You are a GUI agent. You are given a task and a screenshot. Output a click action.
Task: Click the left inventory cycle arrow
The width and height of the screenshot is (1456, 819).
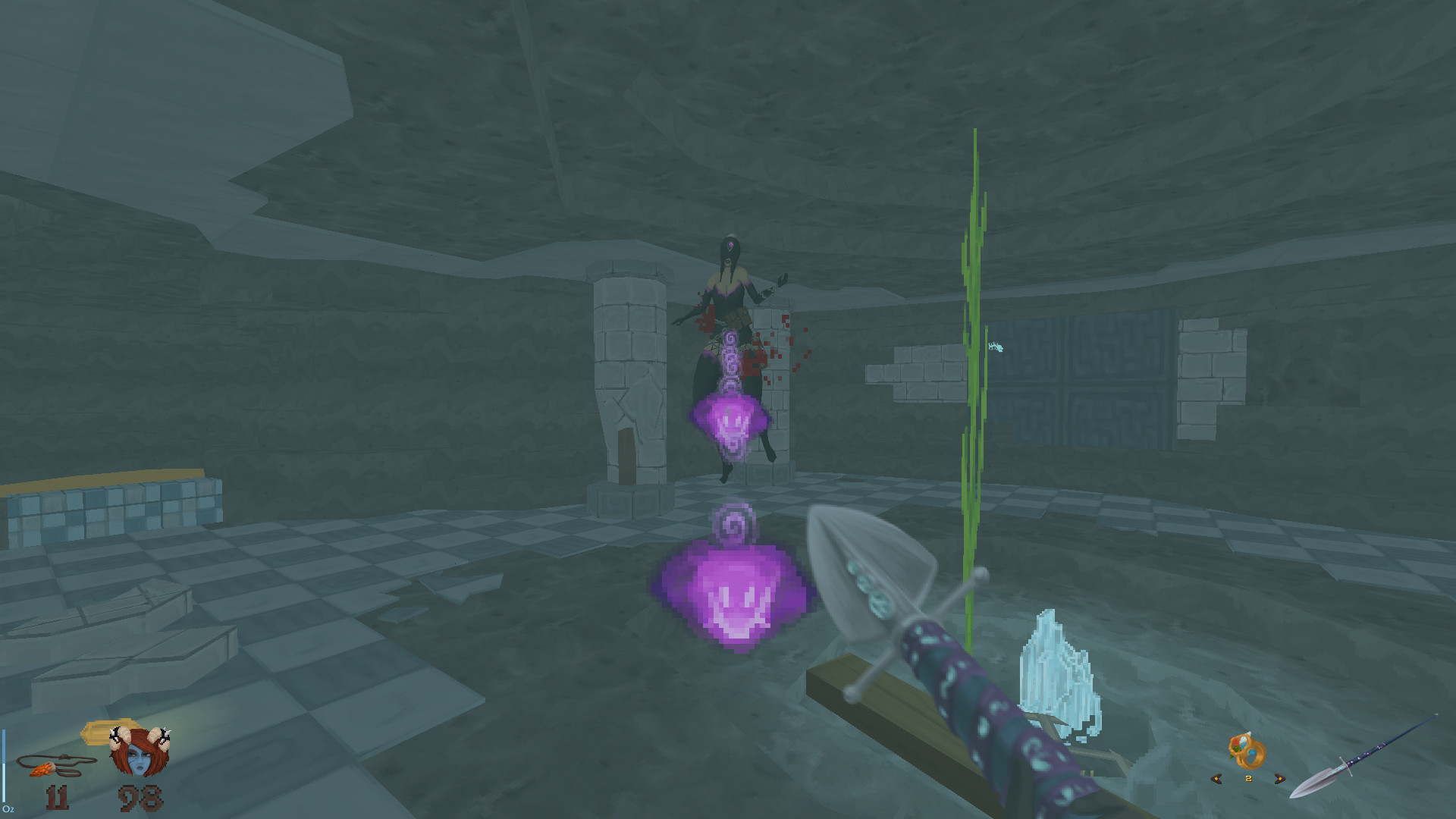(1216, 780)
